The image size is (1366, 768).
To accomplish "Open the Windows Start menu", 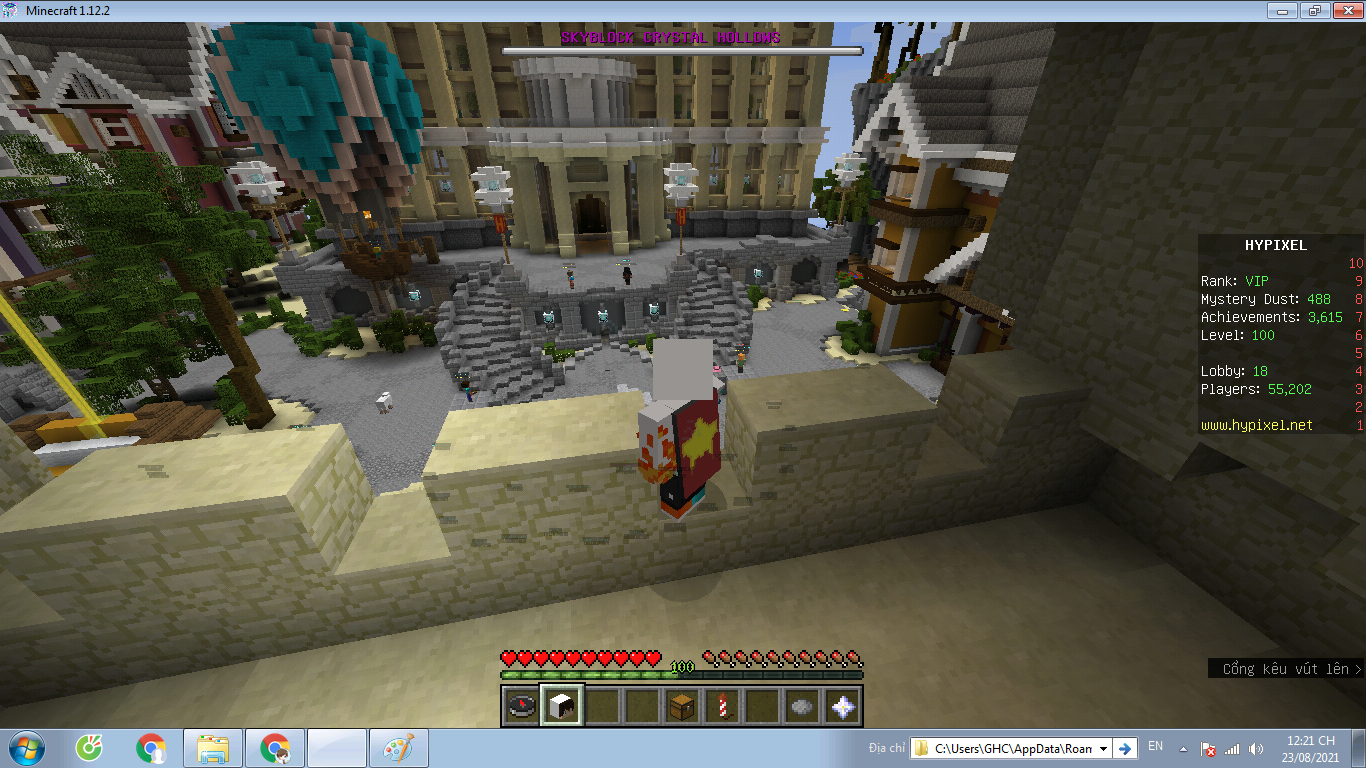I will coord(27,748).
